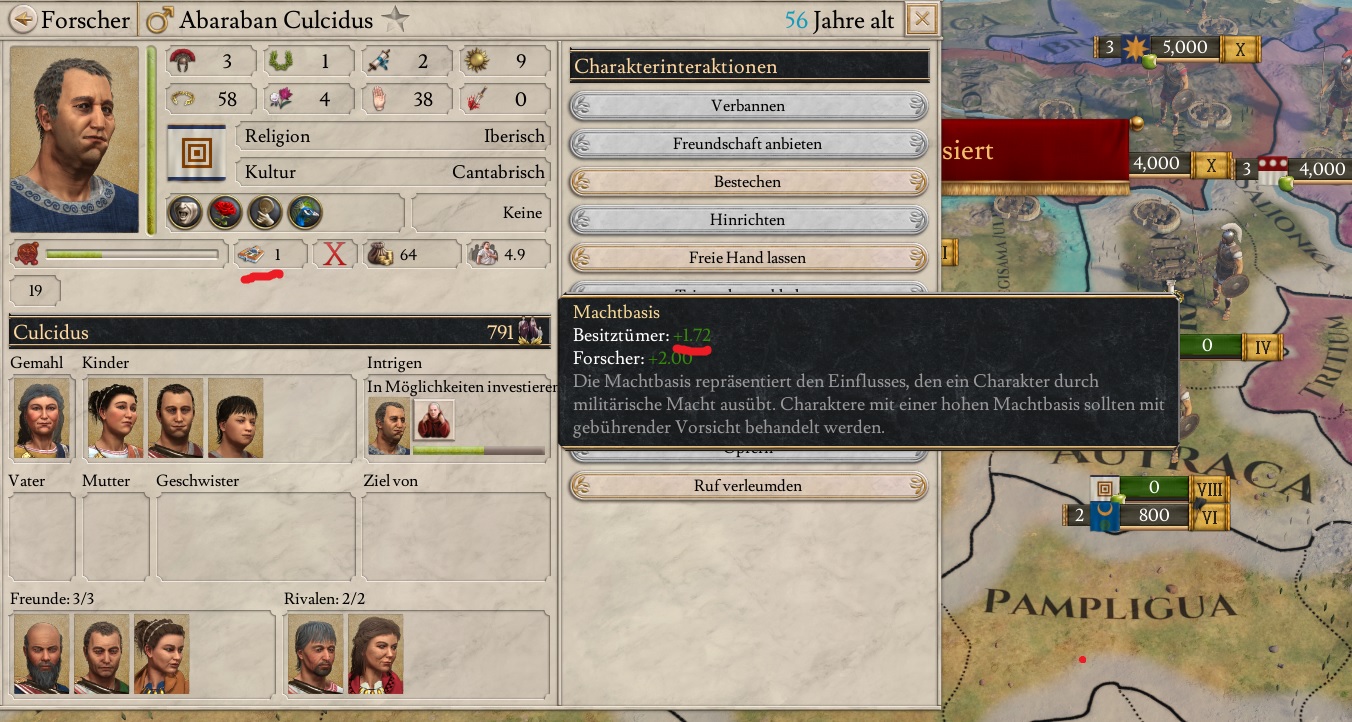Click the sun zeal attribute icon
The width and height of the screenshot is (1352, 722).
point(478,61)
